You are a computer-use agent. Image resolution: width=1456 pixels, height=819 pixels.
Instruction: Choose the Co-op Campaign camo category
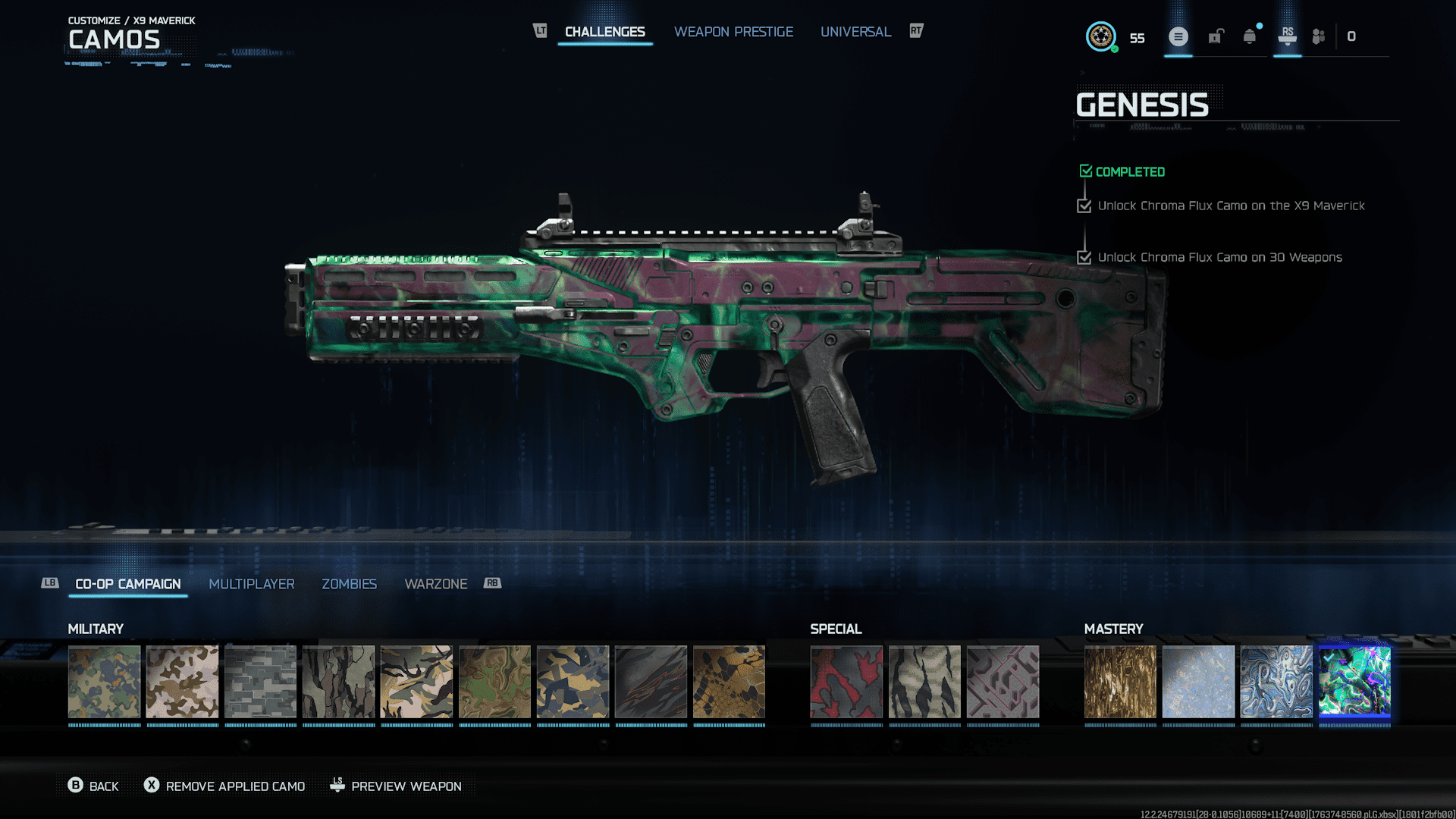(x=128, y=584)
